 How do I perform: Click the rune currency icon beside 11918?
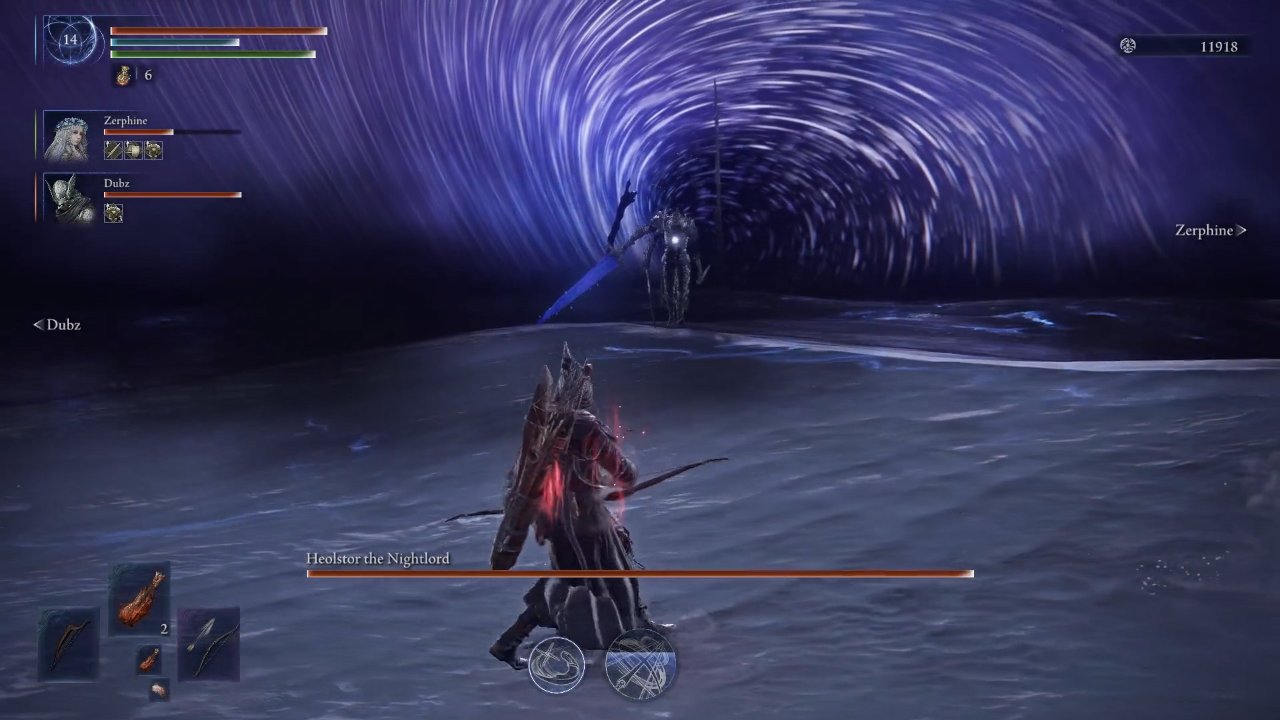1128,46
